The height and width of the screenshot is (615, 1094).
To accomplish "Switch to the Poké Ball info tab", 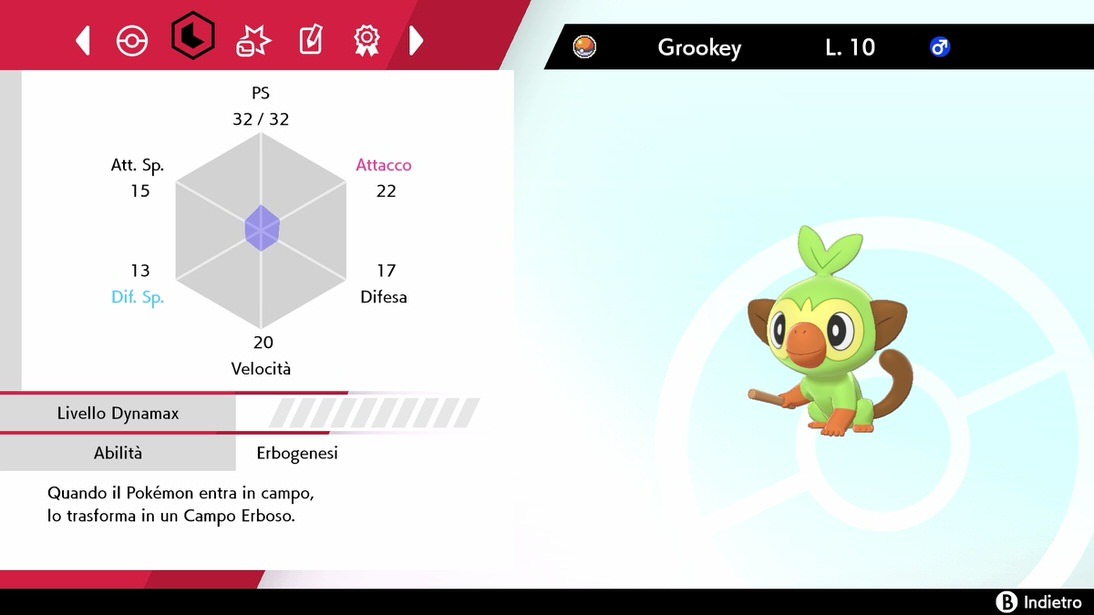I will click(132, 40).
